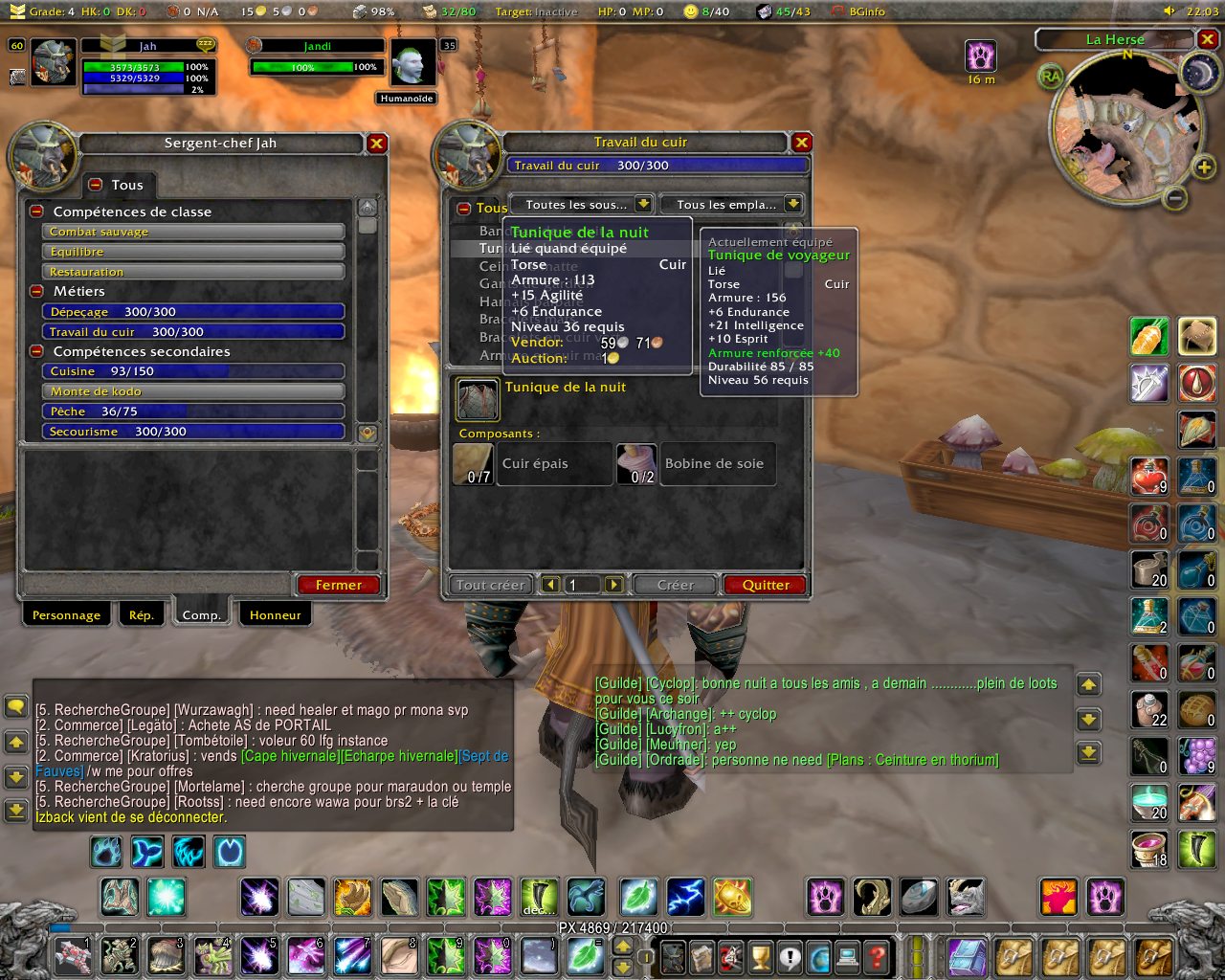Click the Cuir épais reagent icon

pos(473,464)
